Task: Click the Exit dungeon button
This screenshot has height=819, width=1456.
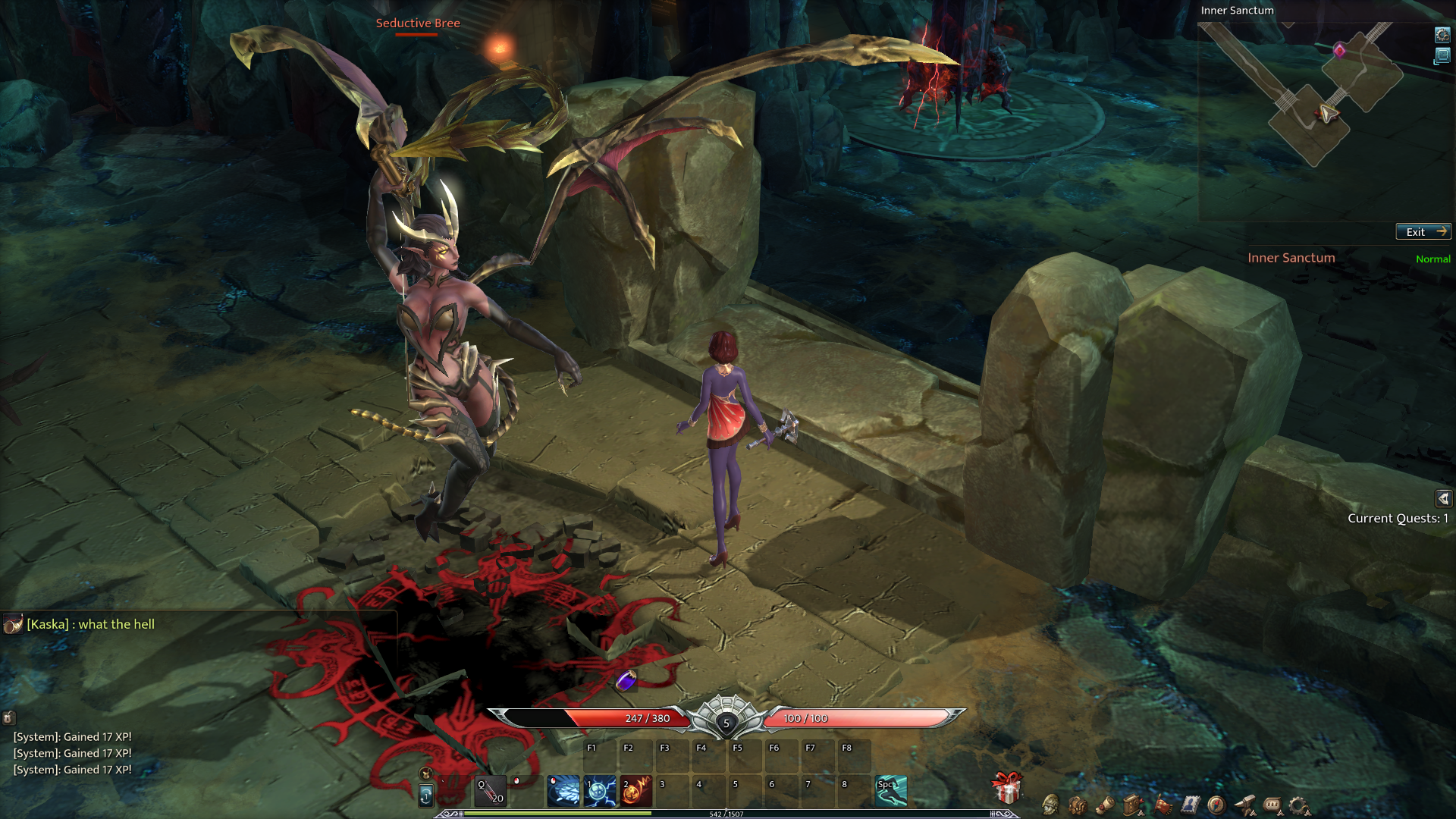Action: click(x=1423, y=232)
